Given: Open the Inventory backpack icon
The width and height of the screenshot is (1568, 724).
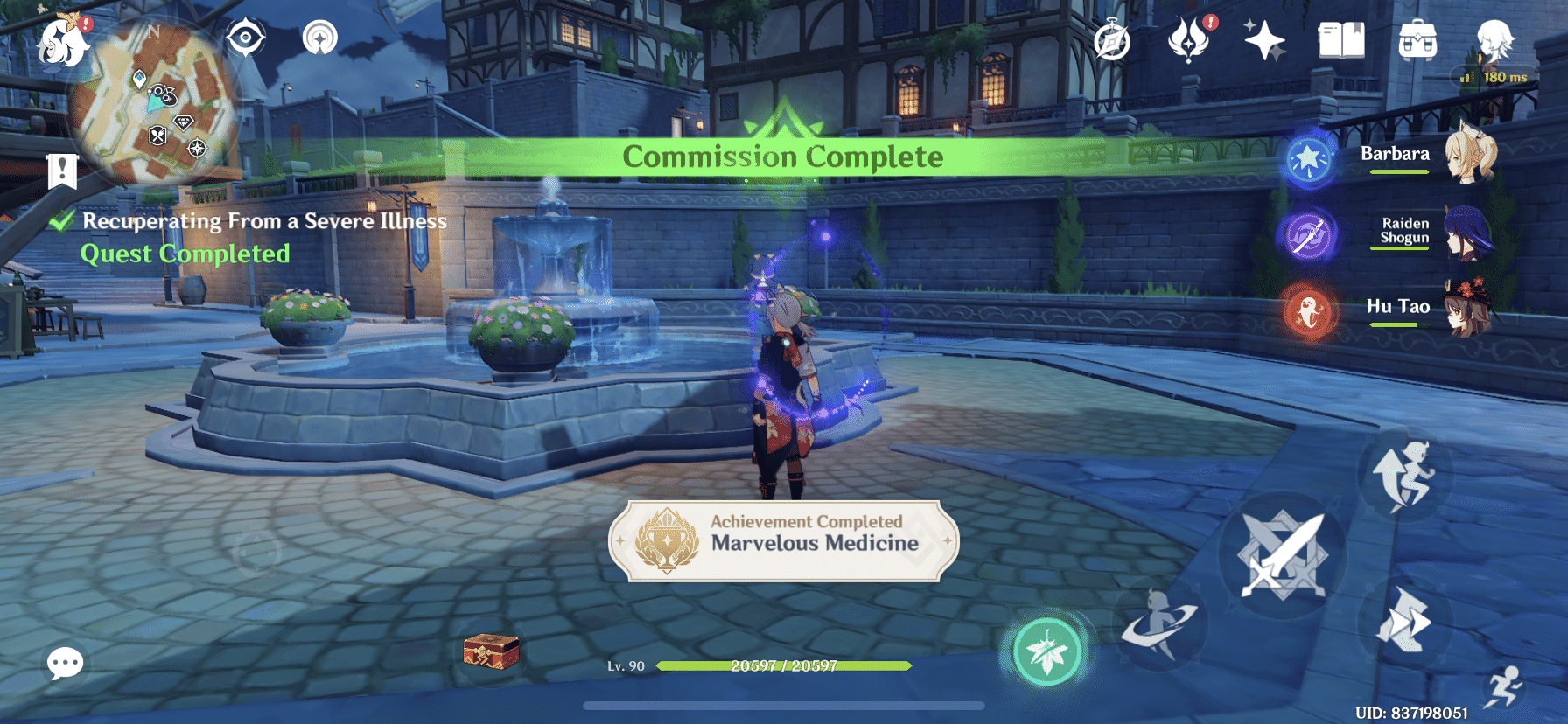Looking at the screenshot, I should click(1418, 38).
